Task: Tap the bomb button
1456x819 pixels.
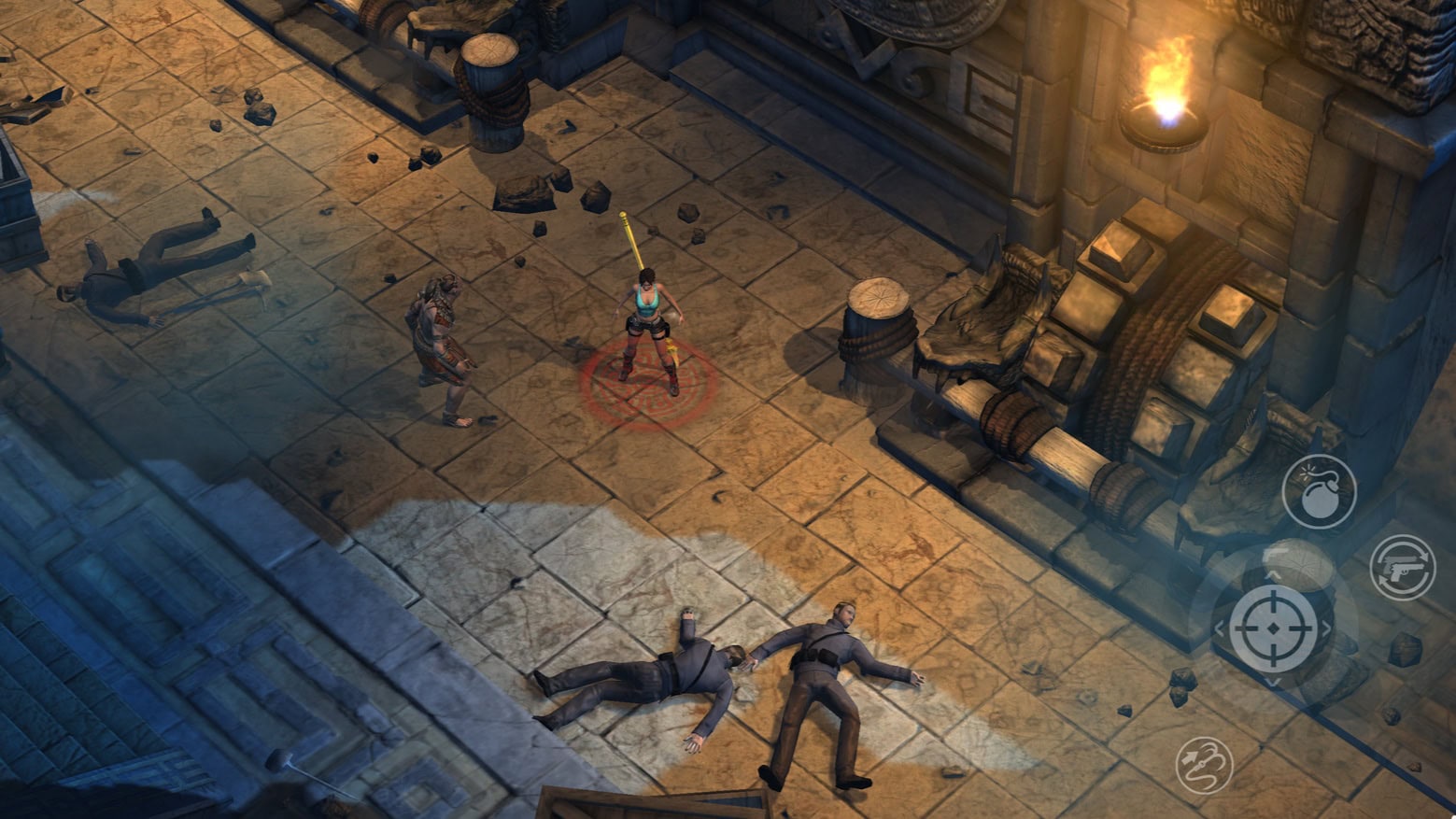Action: coord(1319,492)
